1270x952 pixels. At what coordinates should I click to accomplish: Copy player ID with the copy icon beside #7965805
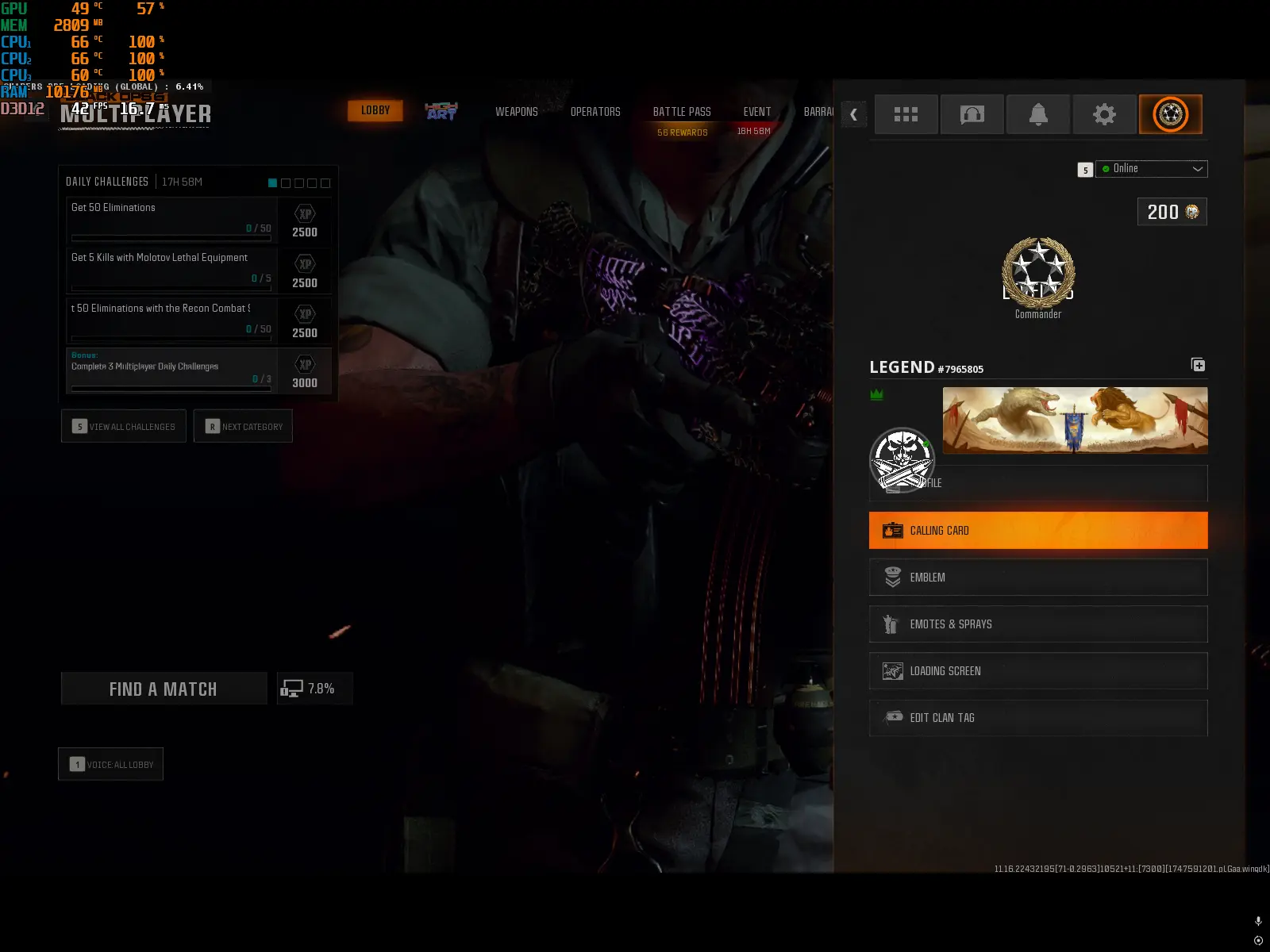click(x=1198, y=364)
